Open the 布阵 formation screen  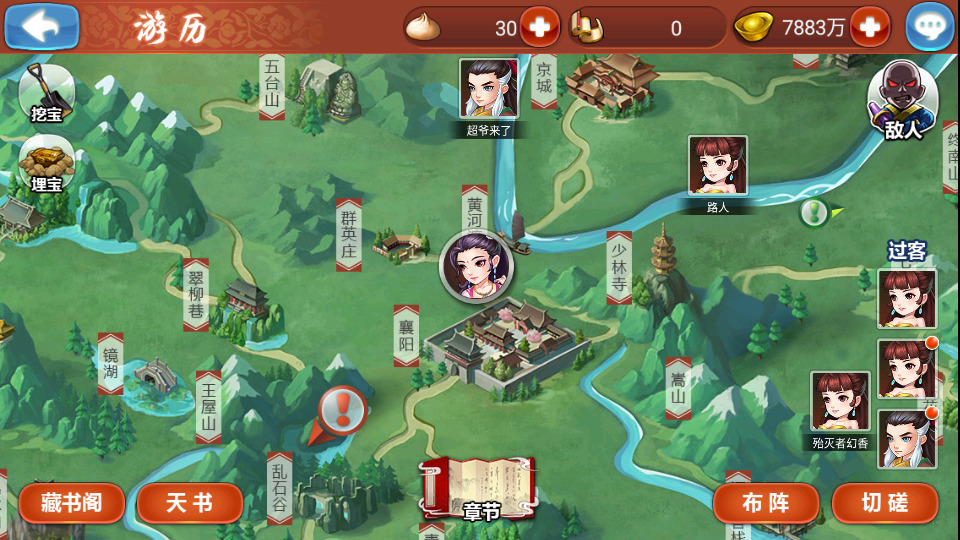pyautogui.click(x=765, y=503)
